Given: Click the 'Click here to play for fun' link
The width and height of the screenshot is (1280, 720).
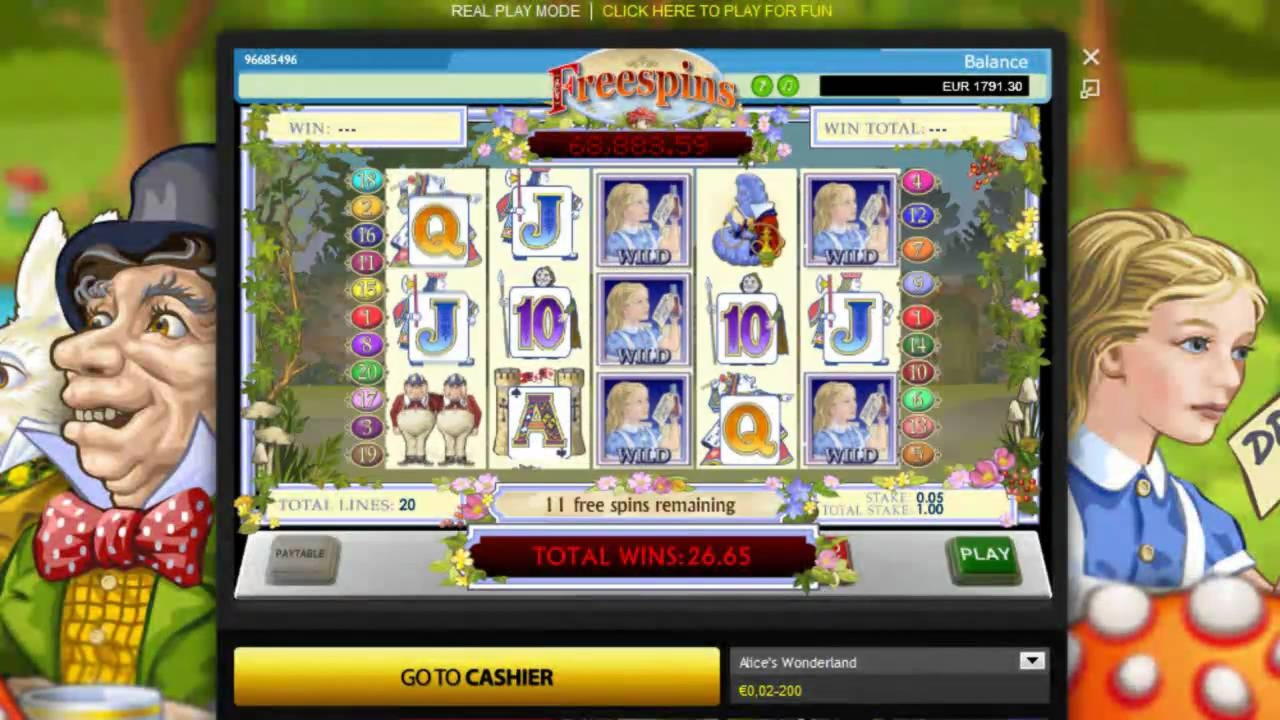Looking at the screenshot, I should pyautogui.click(x=717, y=11).
